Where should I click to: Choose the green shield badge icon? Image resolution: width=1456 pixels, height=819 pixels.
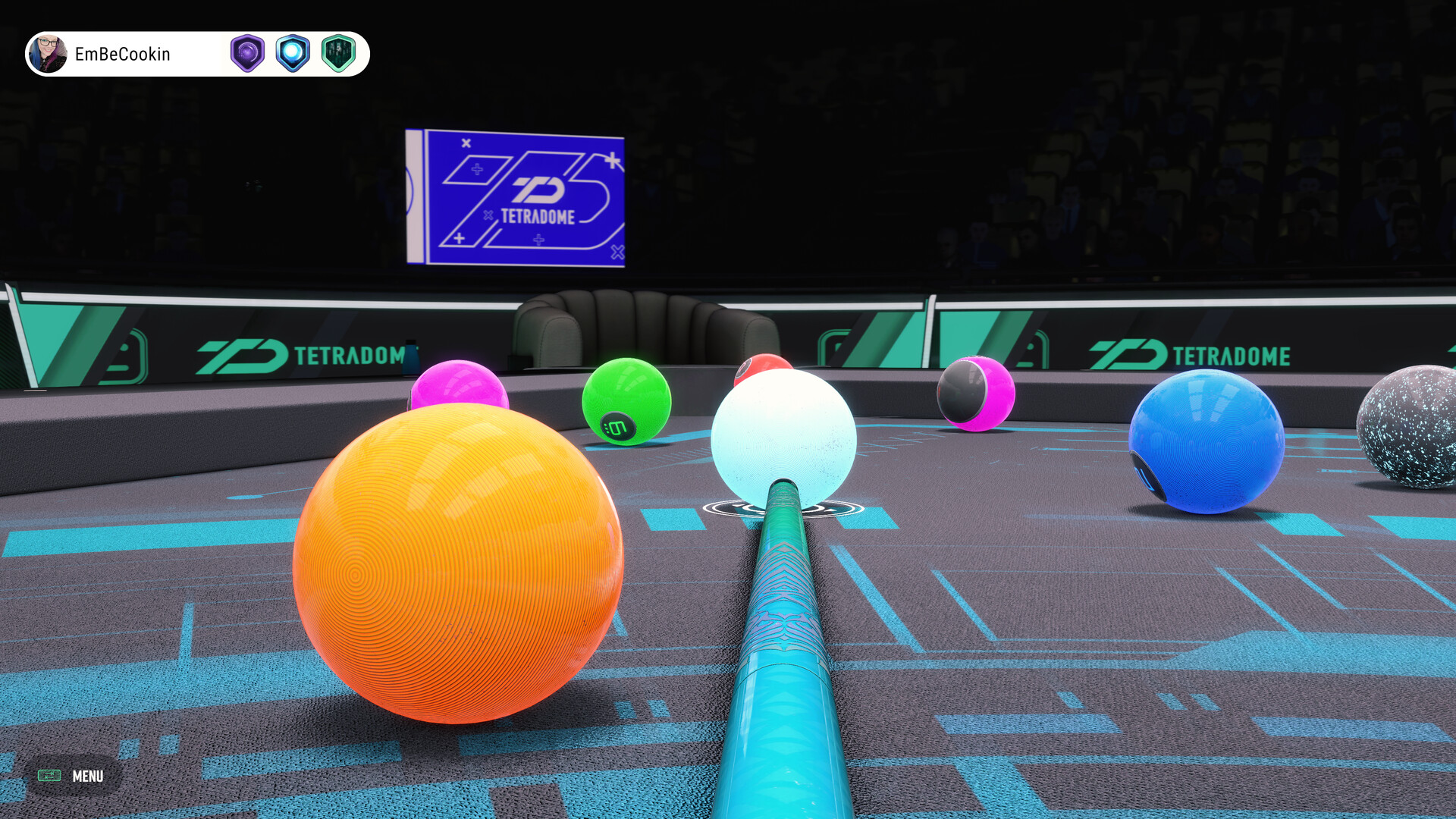tap(338, 54)
